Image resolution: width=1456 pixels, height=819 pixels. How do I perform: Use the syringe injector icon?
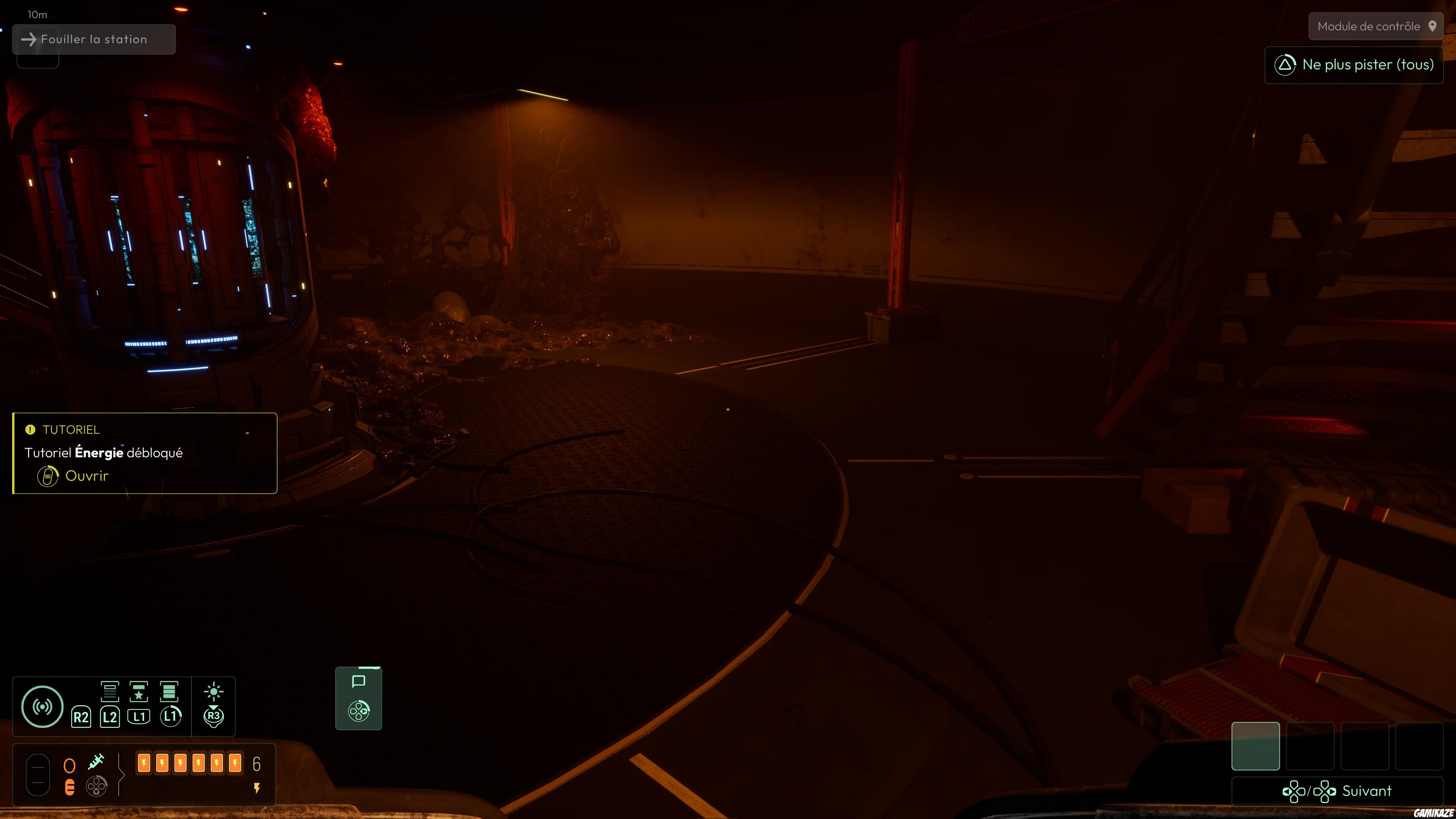[x=97, y=762]
